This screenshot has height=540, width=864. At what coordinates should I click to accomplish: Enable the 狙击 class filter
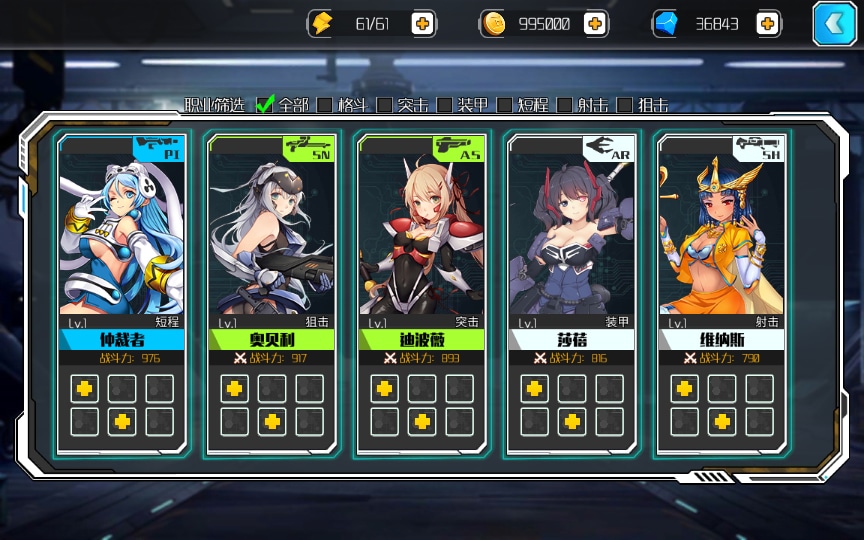click(625, 104)
